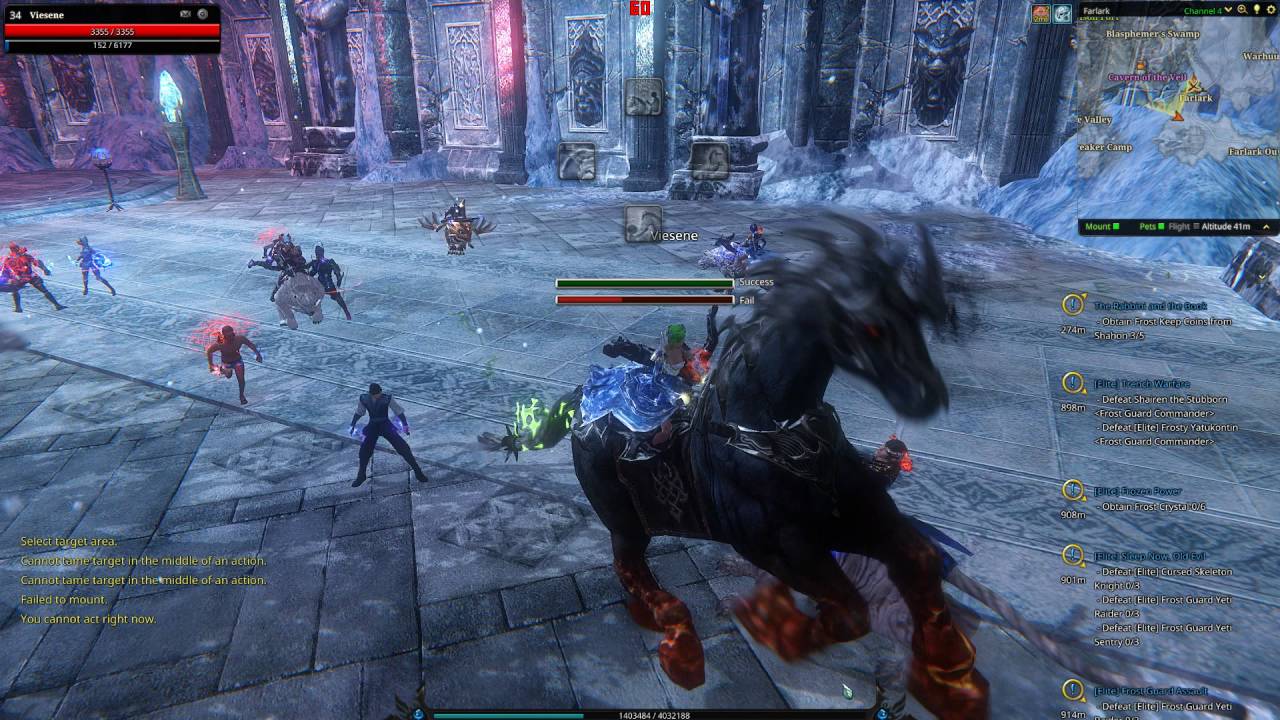Toggle the Pets indicator below the minimap
The width and height of the screenshot is (1280, 720).
[x=1151, y=227]
